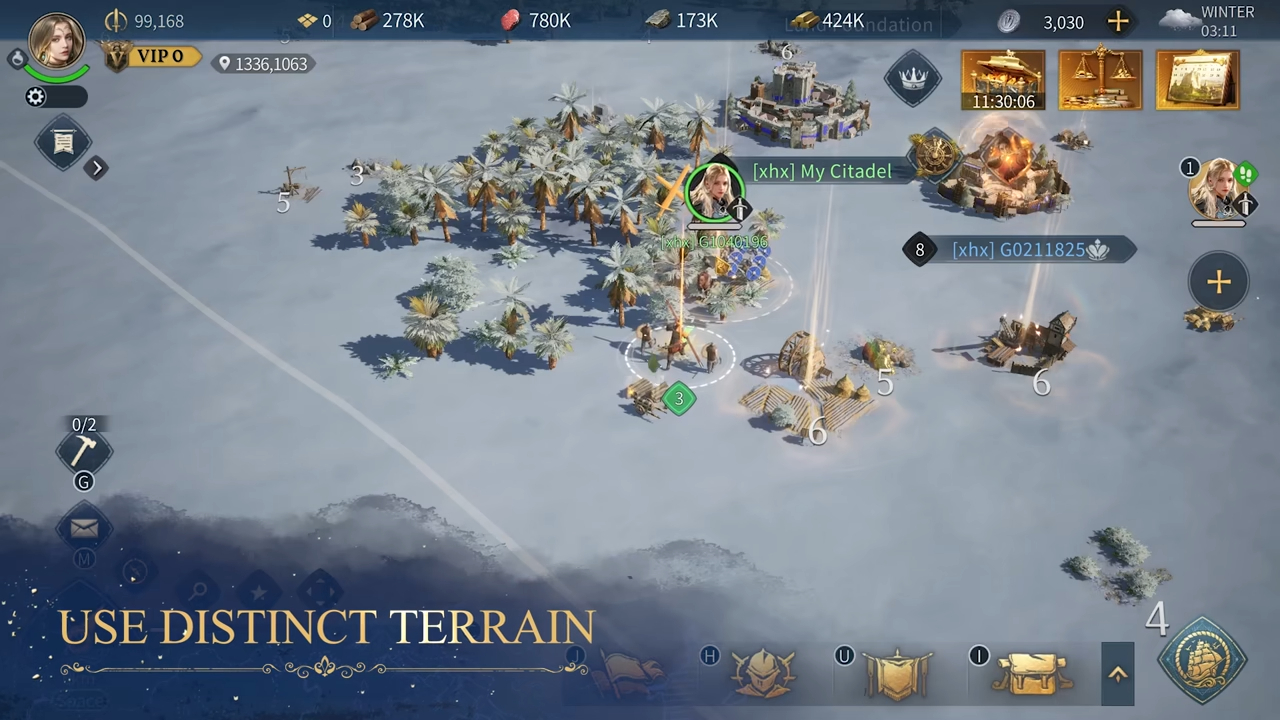Open the knight helmet heroes menu
Viewport: 1280px width, 720px height.
point(762,673)
